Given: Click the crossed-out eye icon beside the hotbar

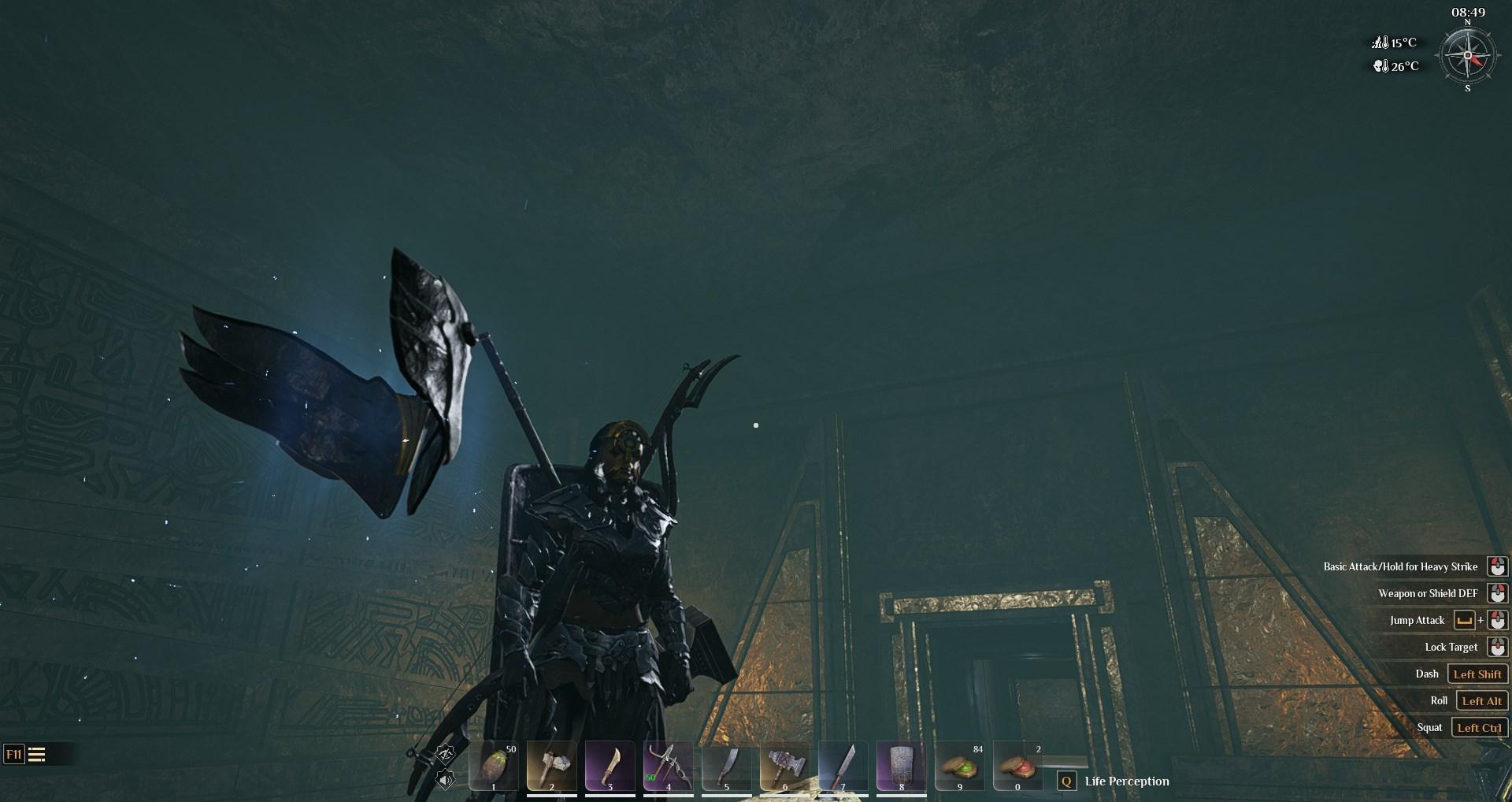Looking at the screenshot, I should pos(445,756).
